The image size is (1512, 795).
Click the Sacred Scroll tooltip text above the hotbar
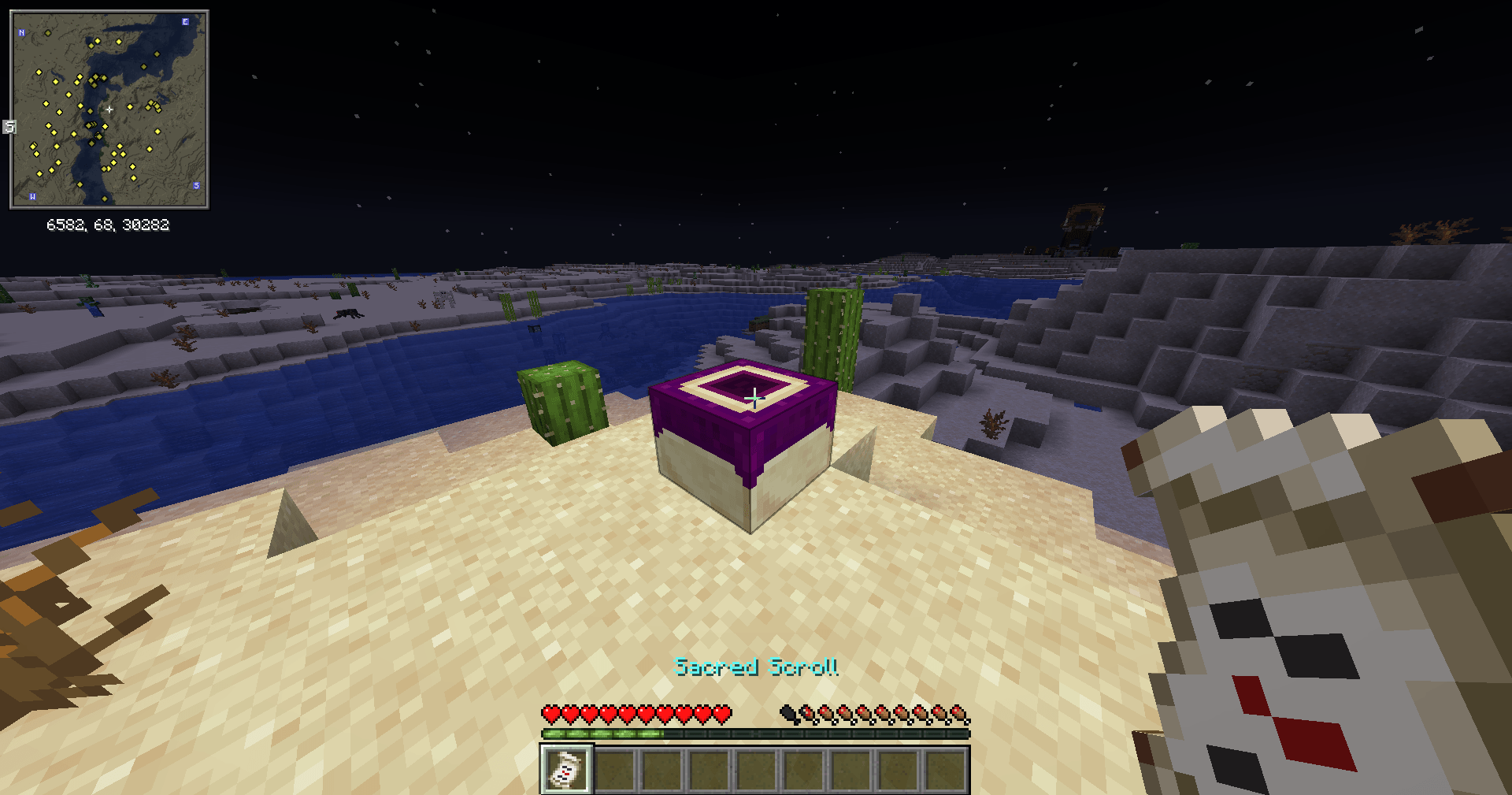pos(756,668)
